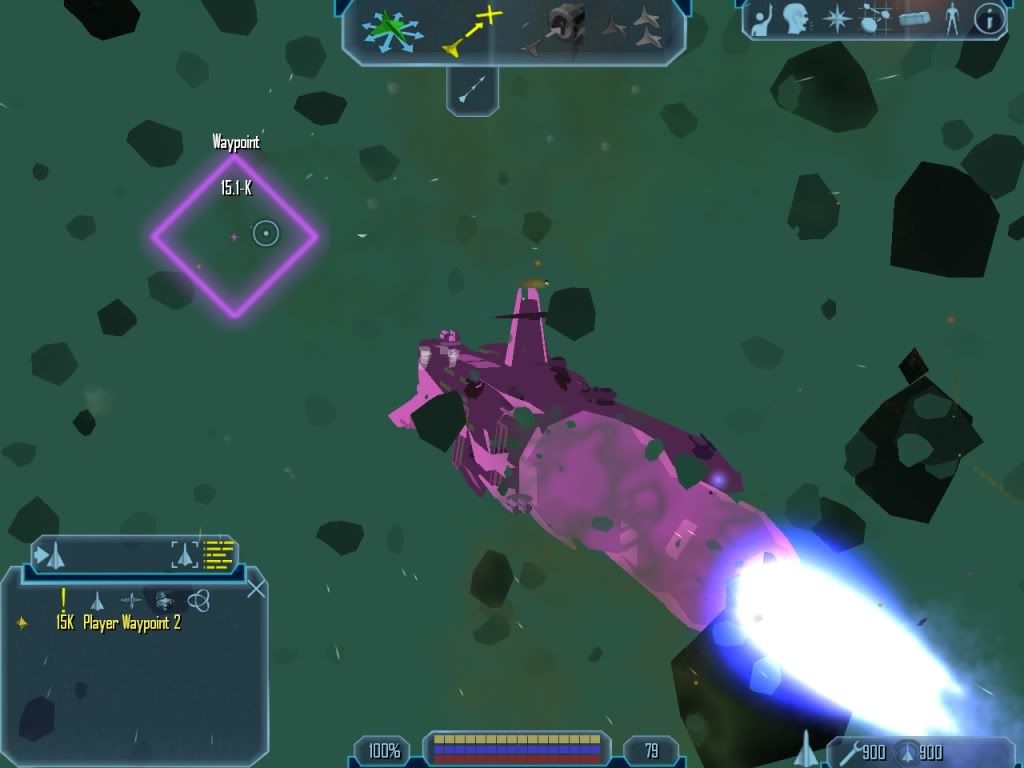Open the talking head communications icon
1024x768 pixels.
click(796, 19)
